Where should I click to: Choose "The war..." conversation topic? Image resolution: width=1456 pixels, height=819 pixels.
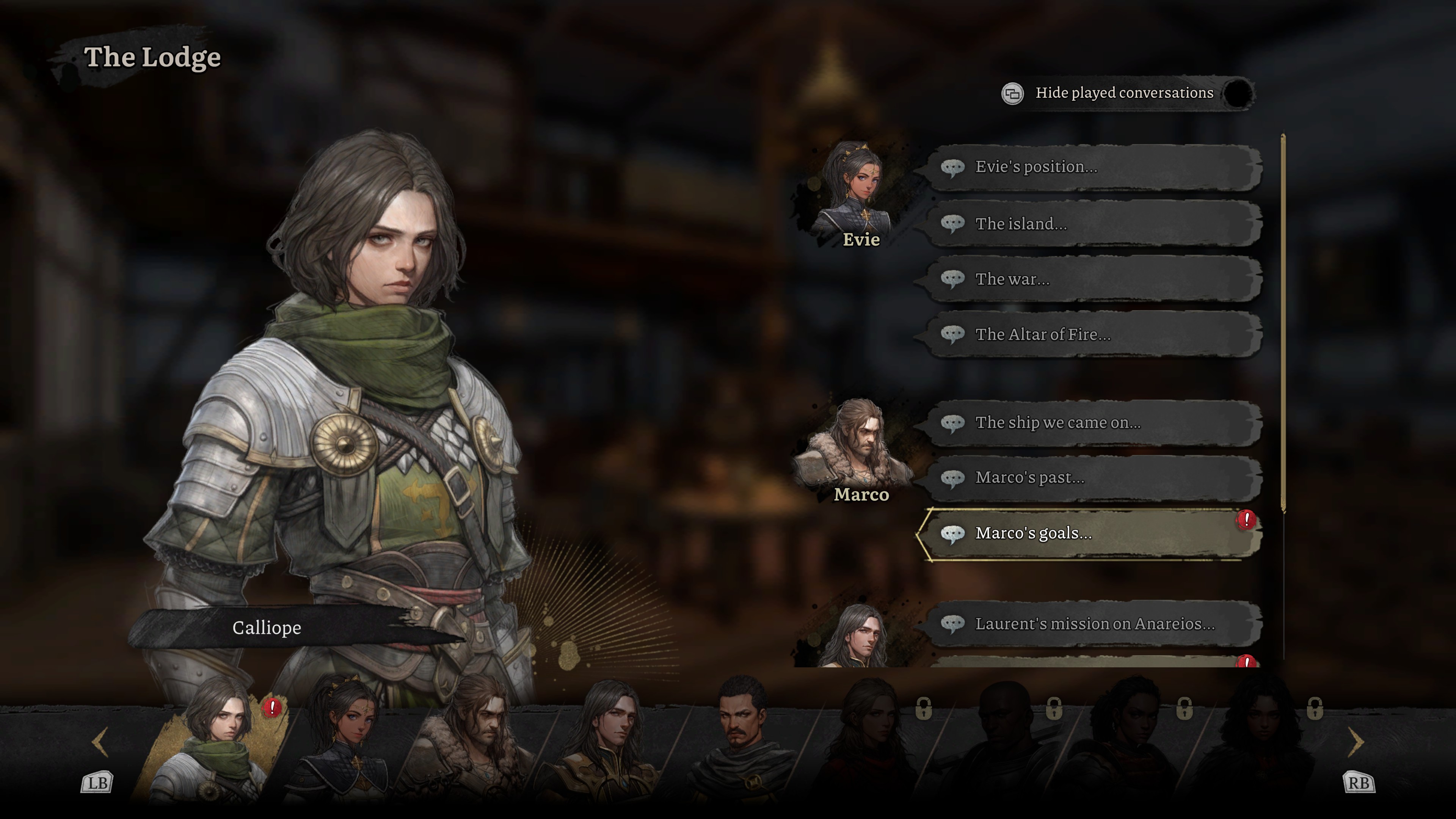[1094, 279]
